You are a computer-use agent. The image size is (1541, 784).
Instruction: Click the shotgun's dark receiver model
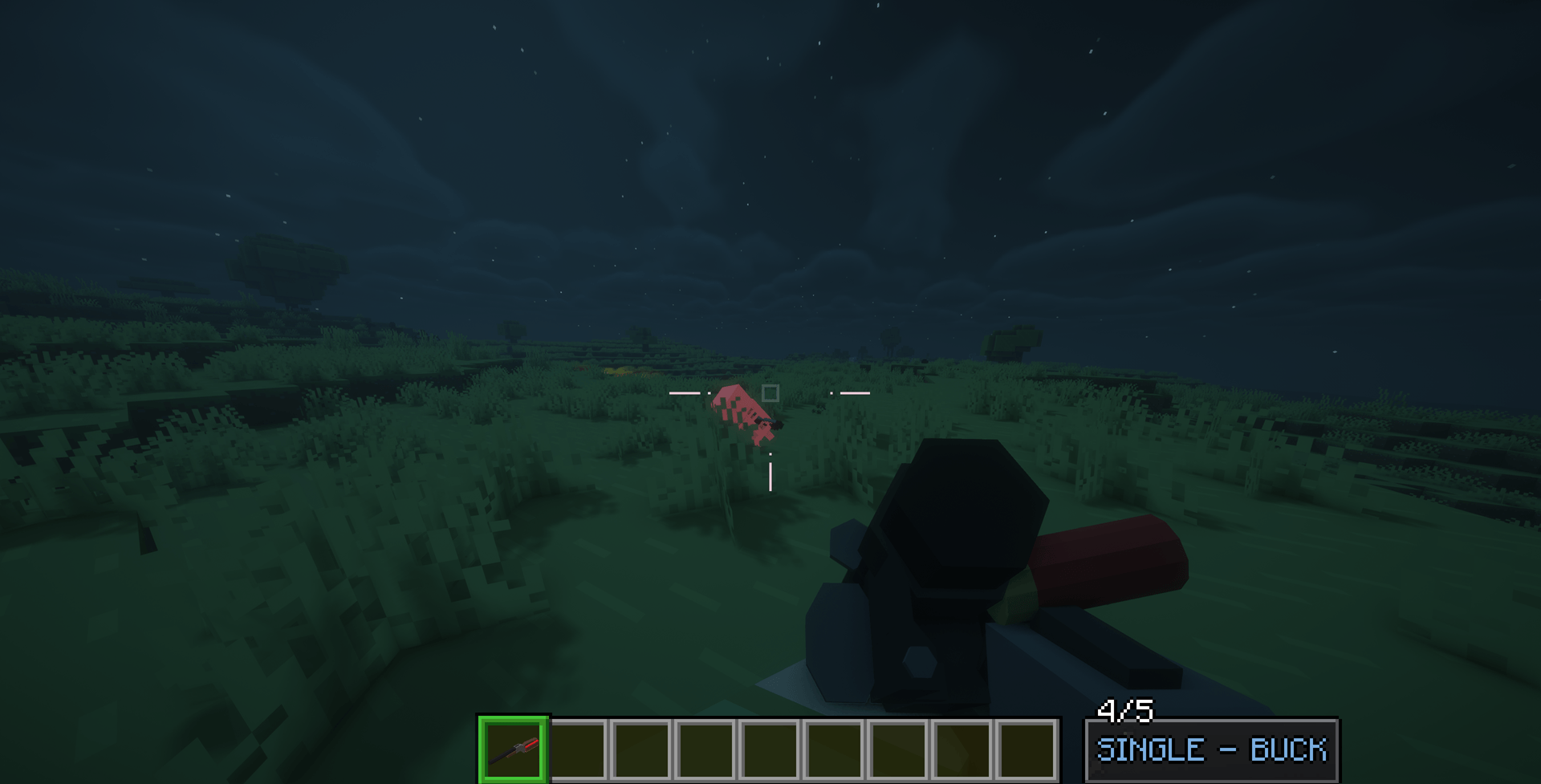955,546
